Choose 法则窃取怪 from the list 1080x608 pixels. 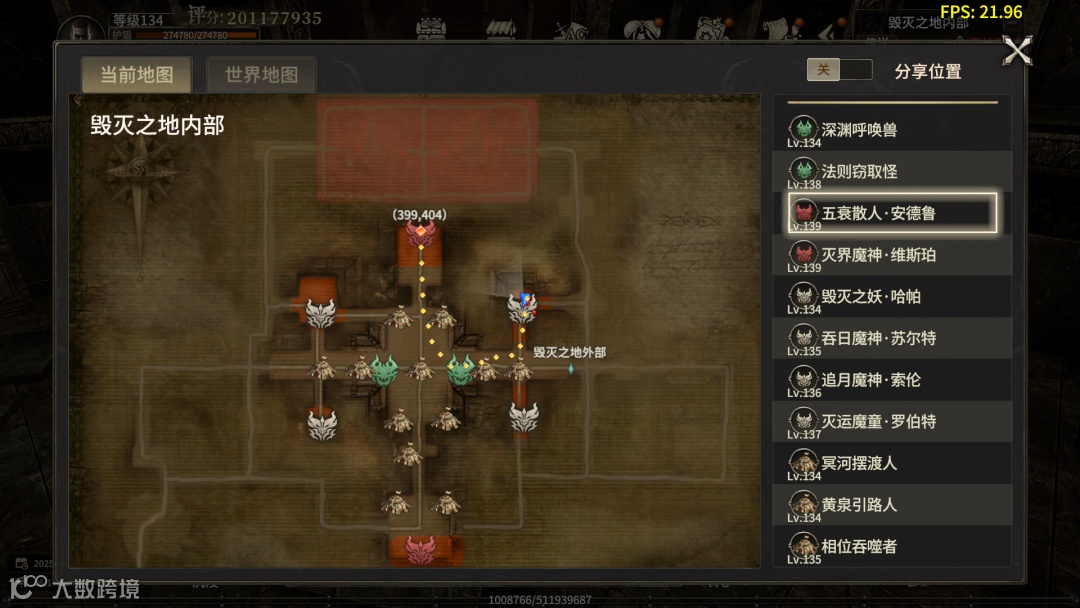[x=892, y=172]
